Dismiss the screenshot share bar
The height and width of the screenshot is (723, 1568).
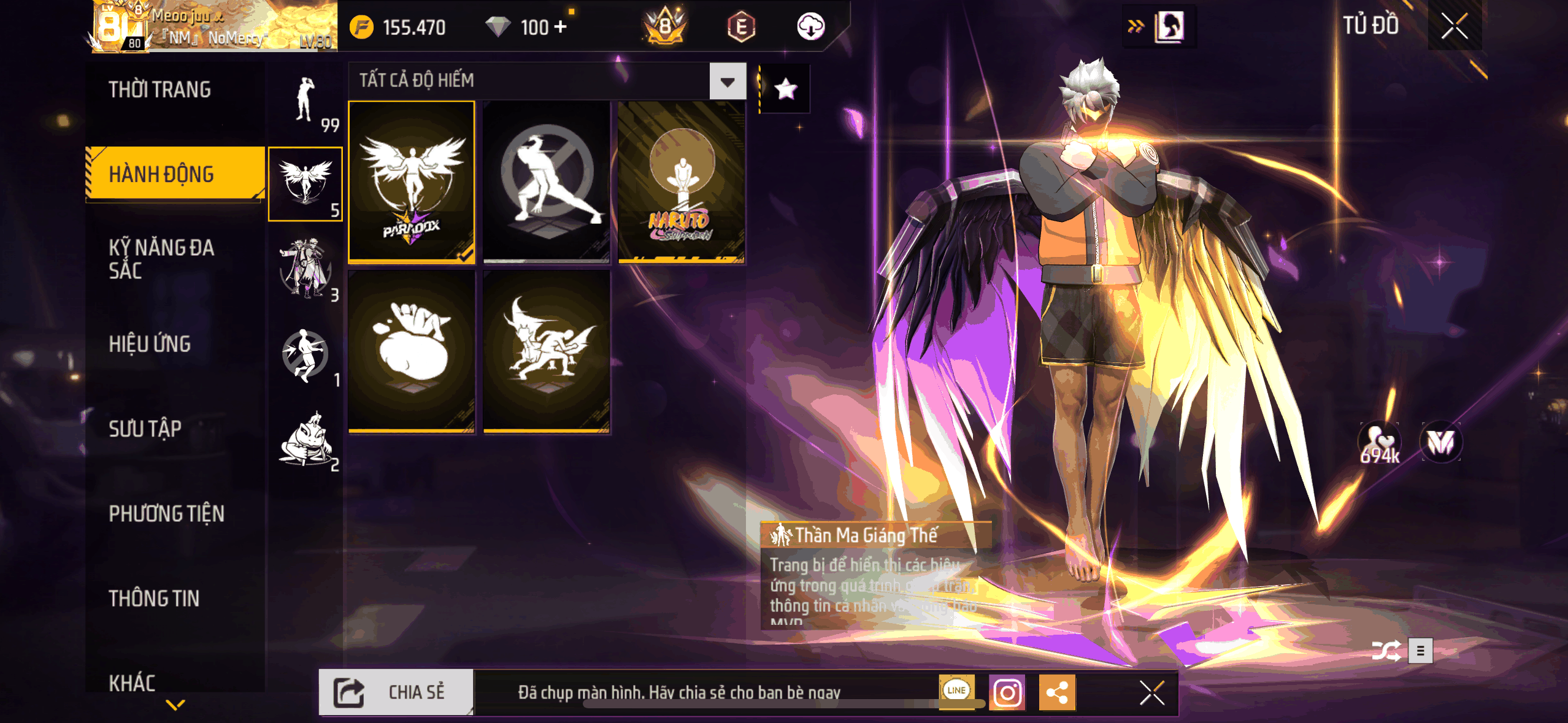click(1151, 693)
